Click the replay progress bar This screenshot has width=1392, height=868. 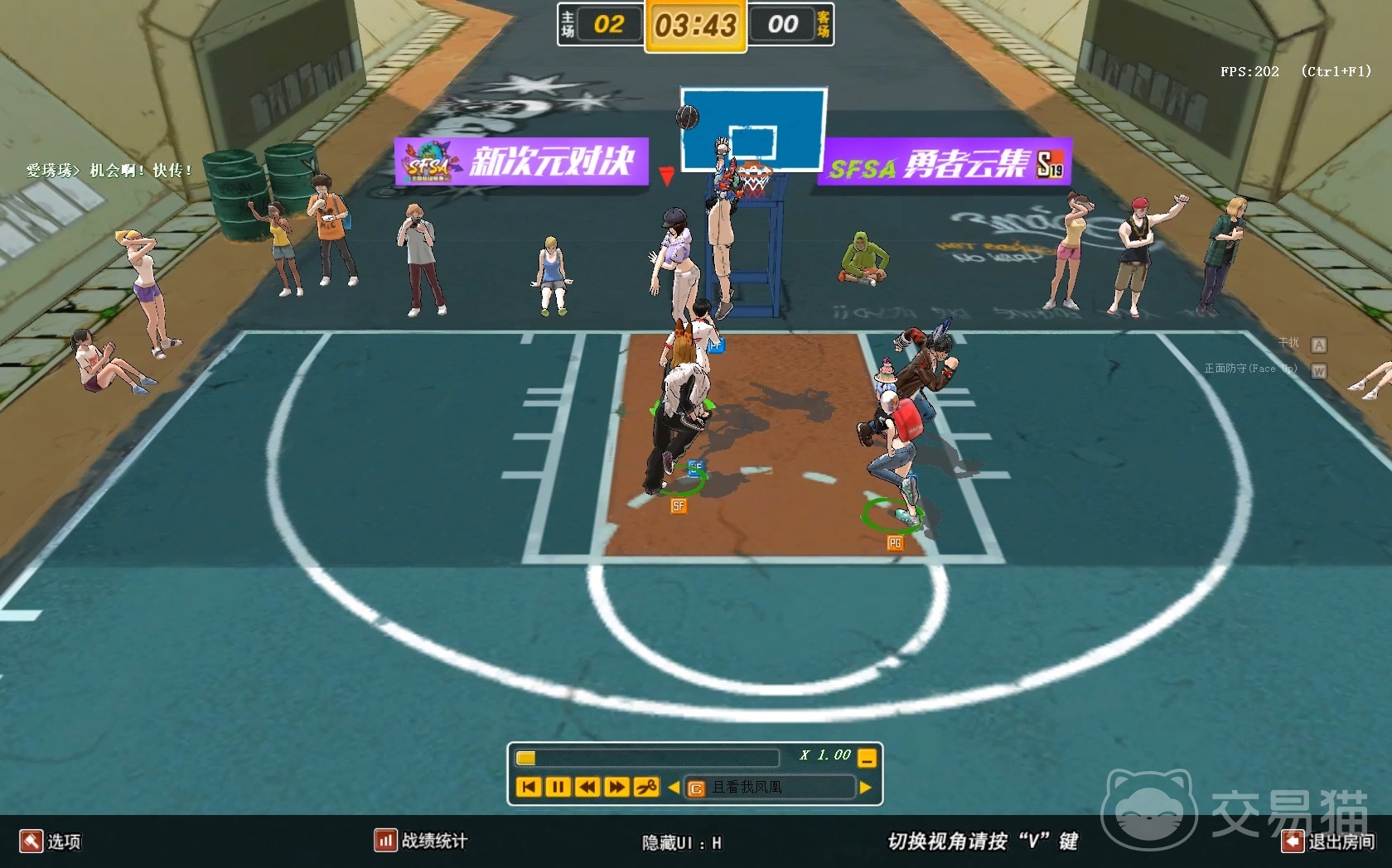click(646, 757)
